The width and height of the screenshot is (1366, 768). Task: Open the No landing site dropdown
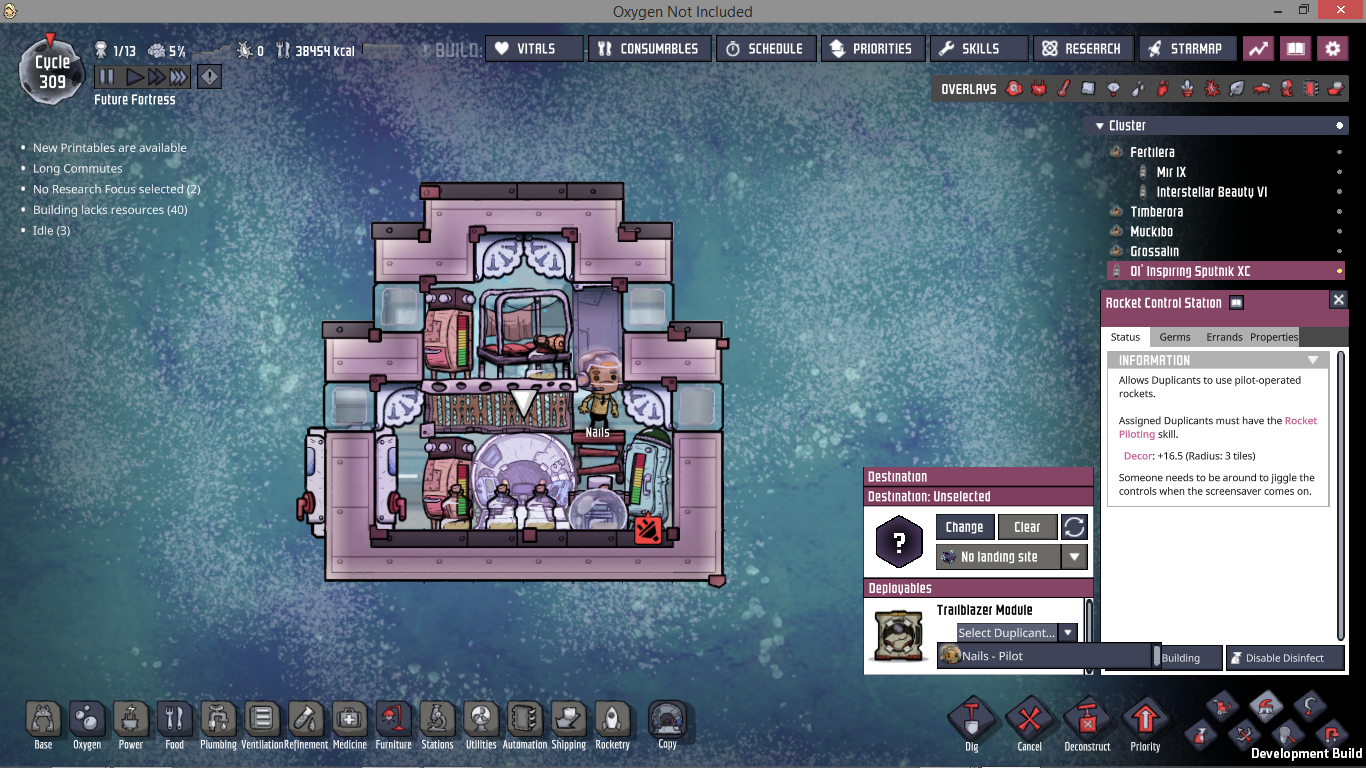tap(1075, 557)
